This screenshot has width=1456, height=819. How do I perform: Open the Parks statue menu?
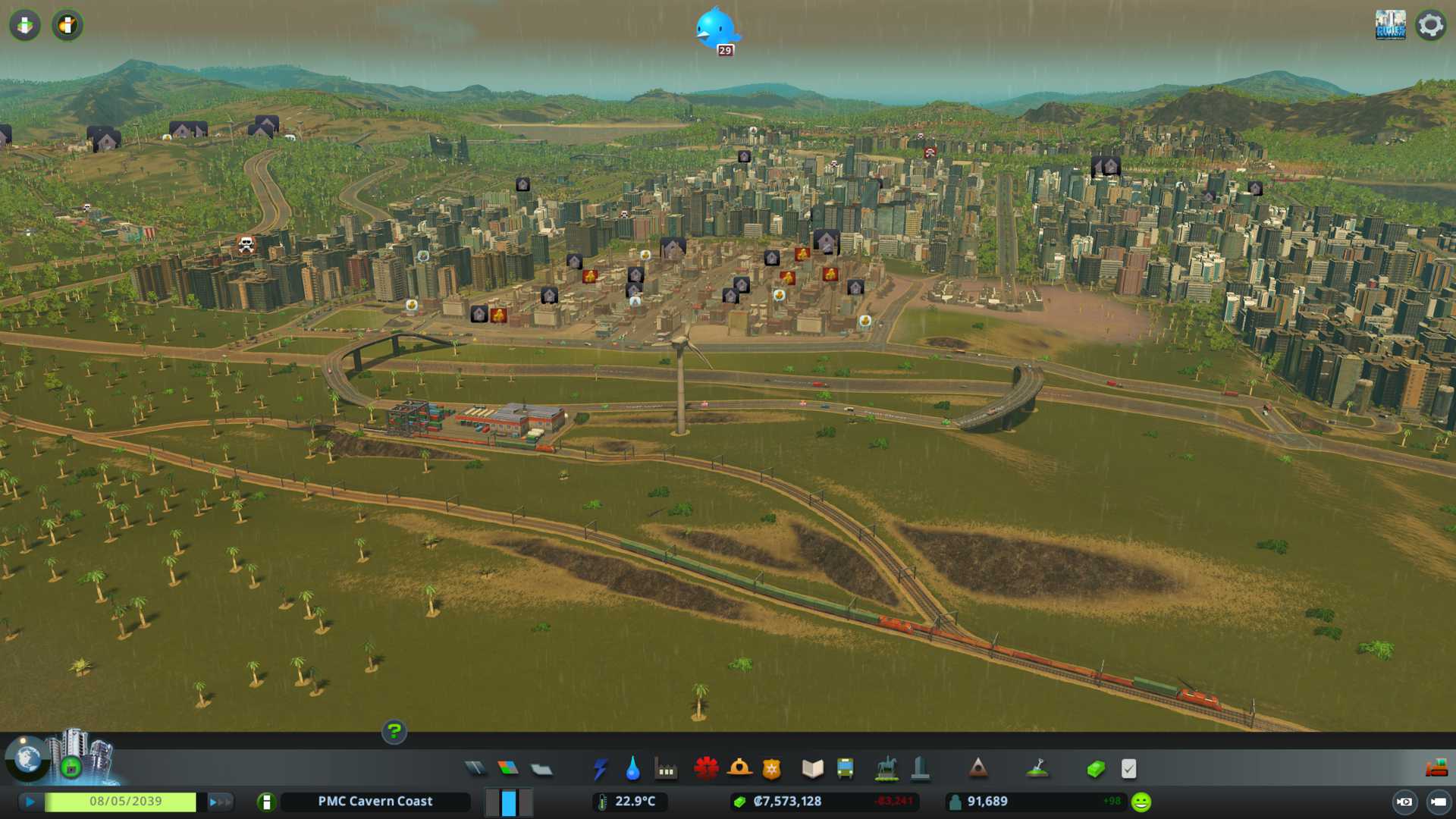tap(886, 769)
